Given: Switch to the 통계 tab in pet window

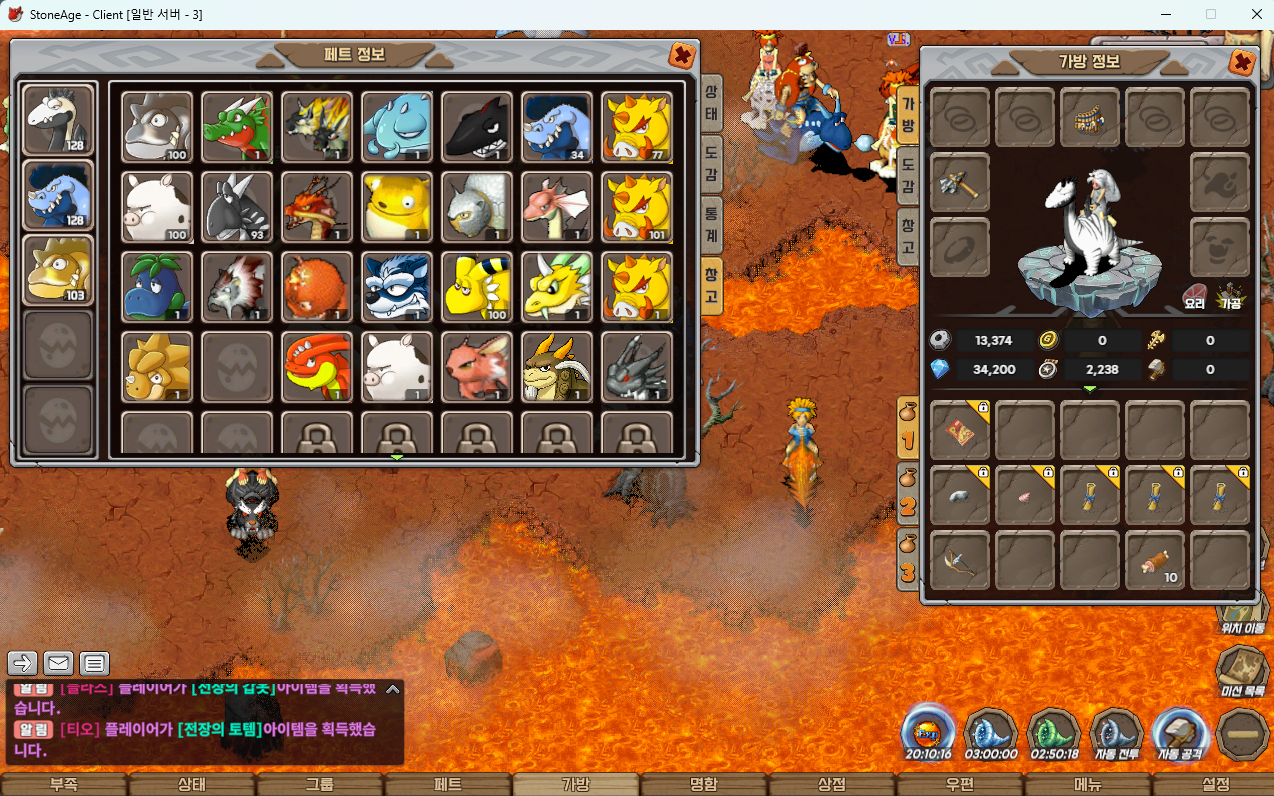Looking at the screenshot, I should 711,213.
